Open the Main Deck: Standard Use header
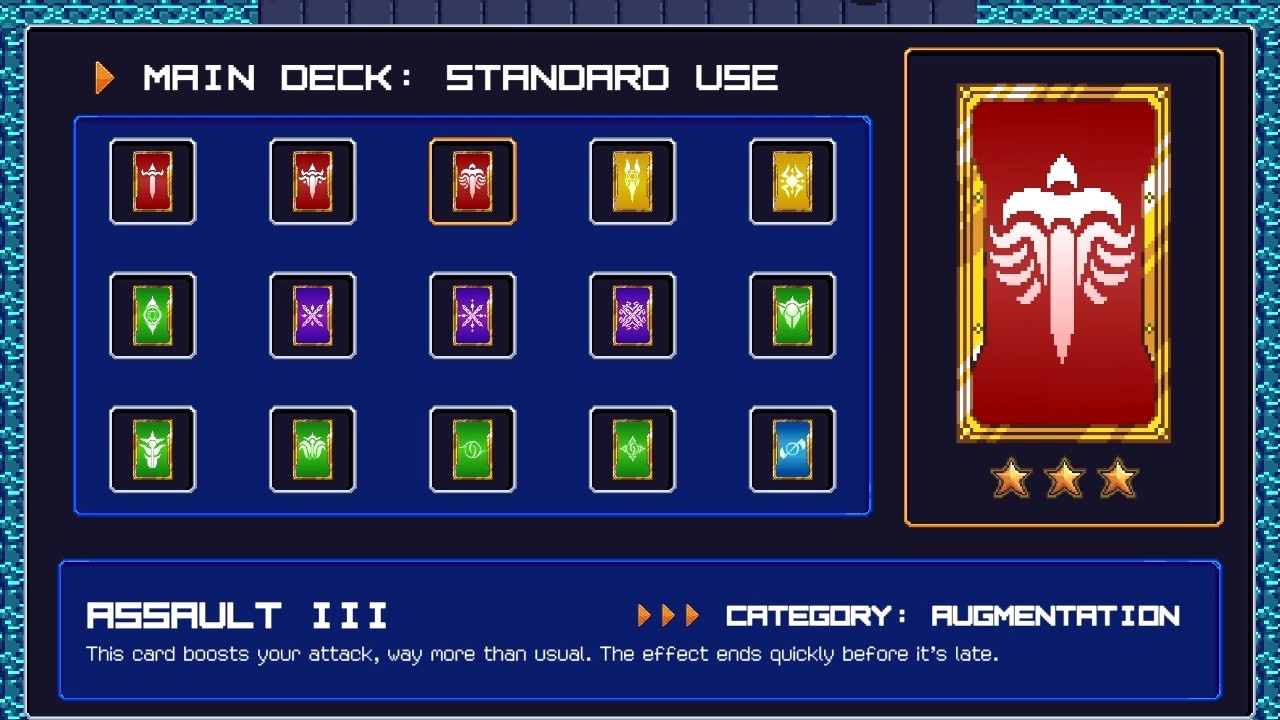Screen dimensions: 1280x720 [x=460, y=76]
